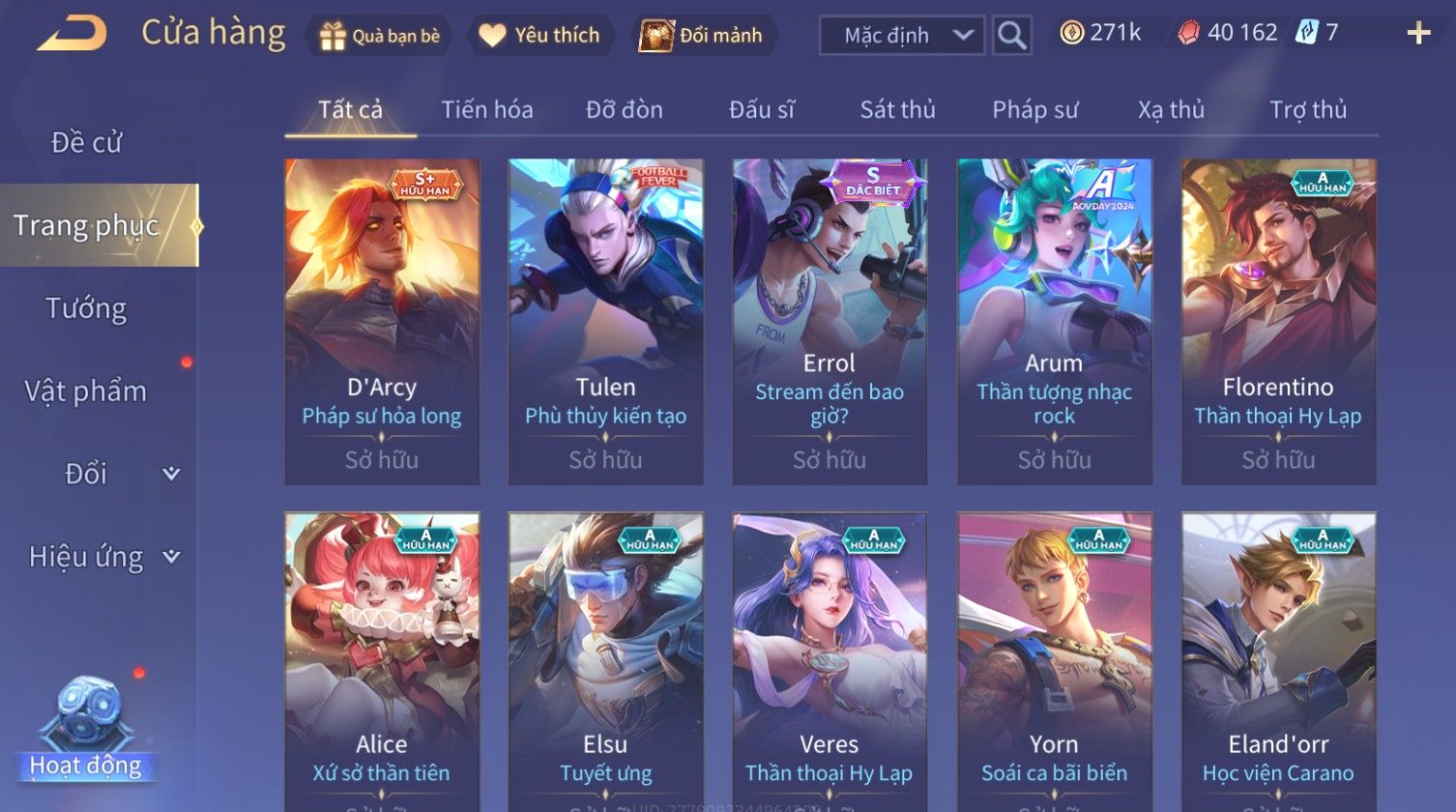Choose the Errol Stream đến bao giờ skin
The image size is (1456, 812).
[x=830, y=321]
